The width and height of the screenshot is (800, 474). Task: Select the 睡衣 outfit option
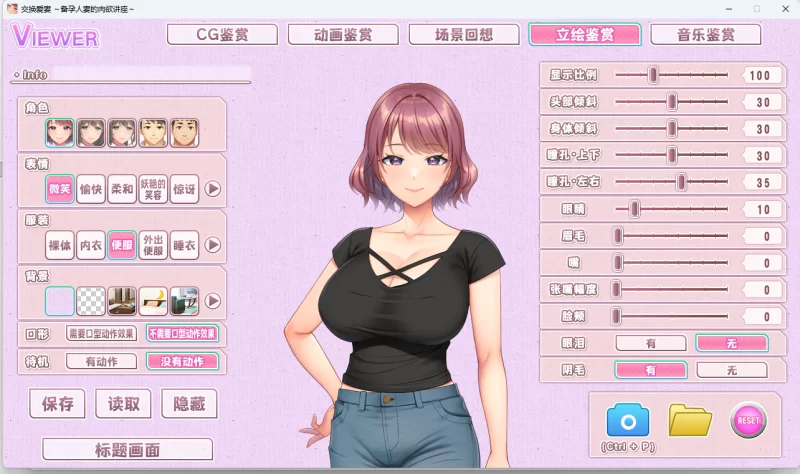[x=184, y=245]
